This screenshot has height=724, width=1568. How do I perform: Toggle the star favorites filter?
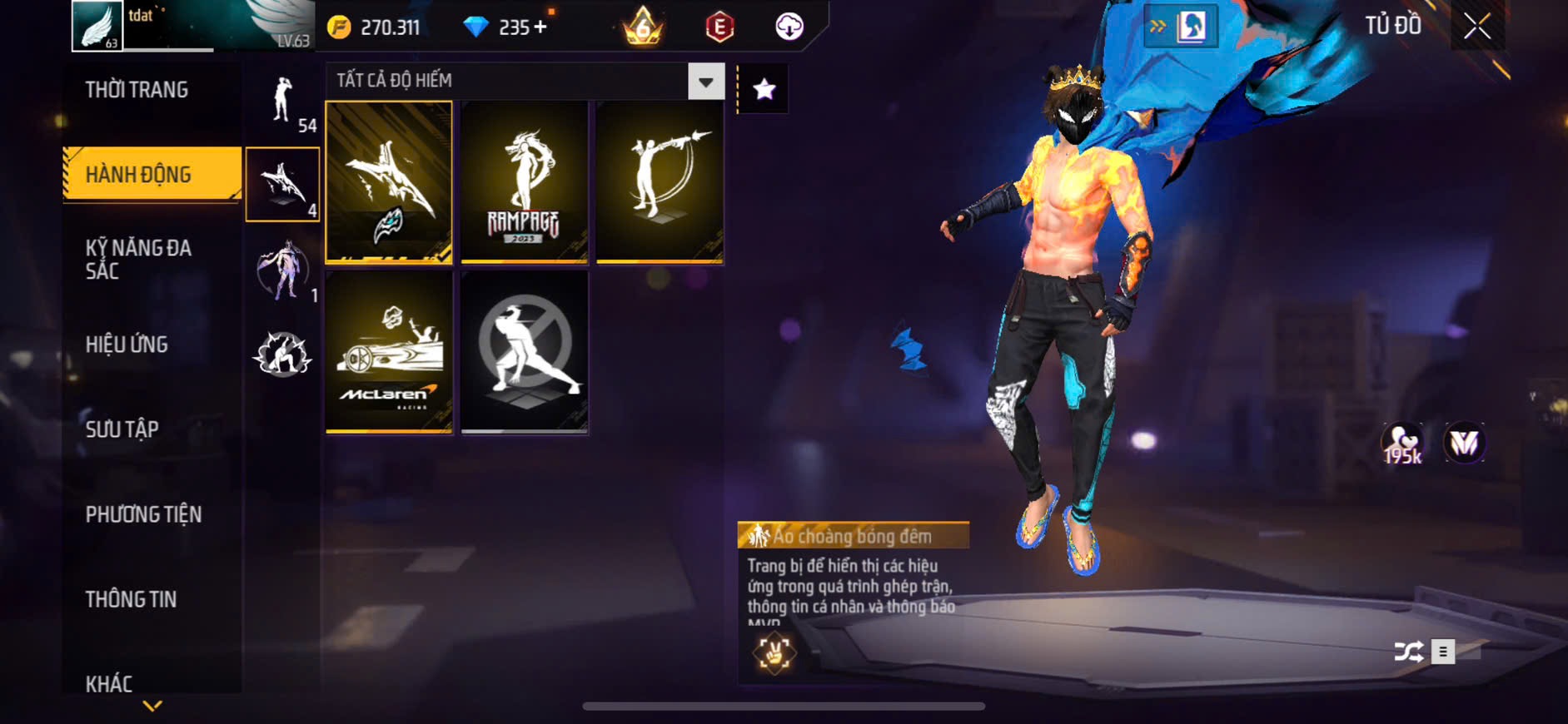point(764,89)
